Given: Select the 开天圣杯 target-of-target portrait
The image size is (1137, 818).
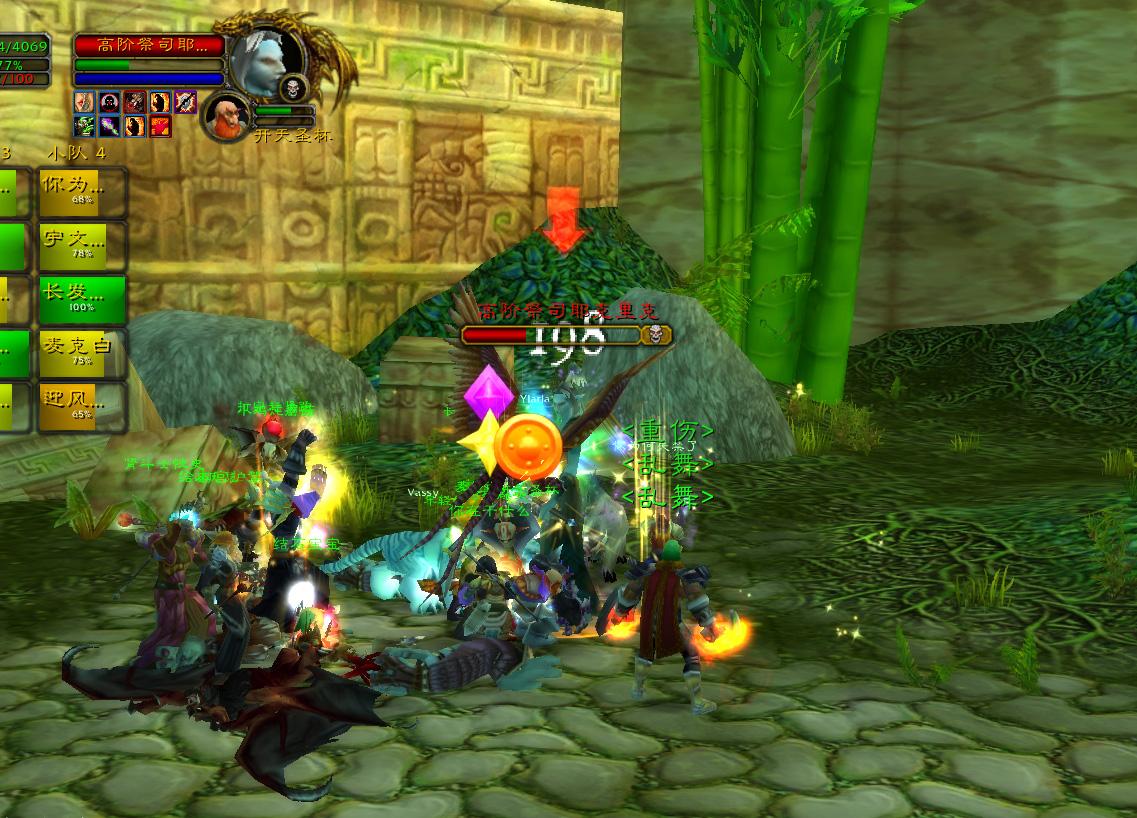Looking at the screenshot, I should click(x=226, y=115).
